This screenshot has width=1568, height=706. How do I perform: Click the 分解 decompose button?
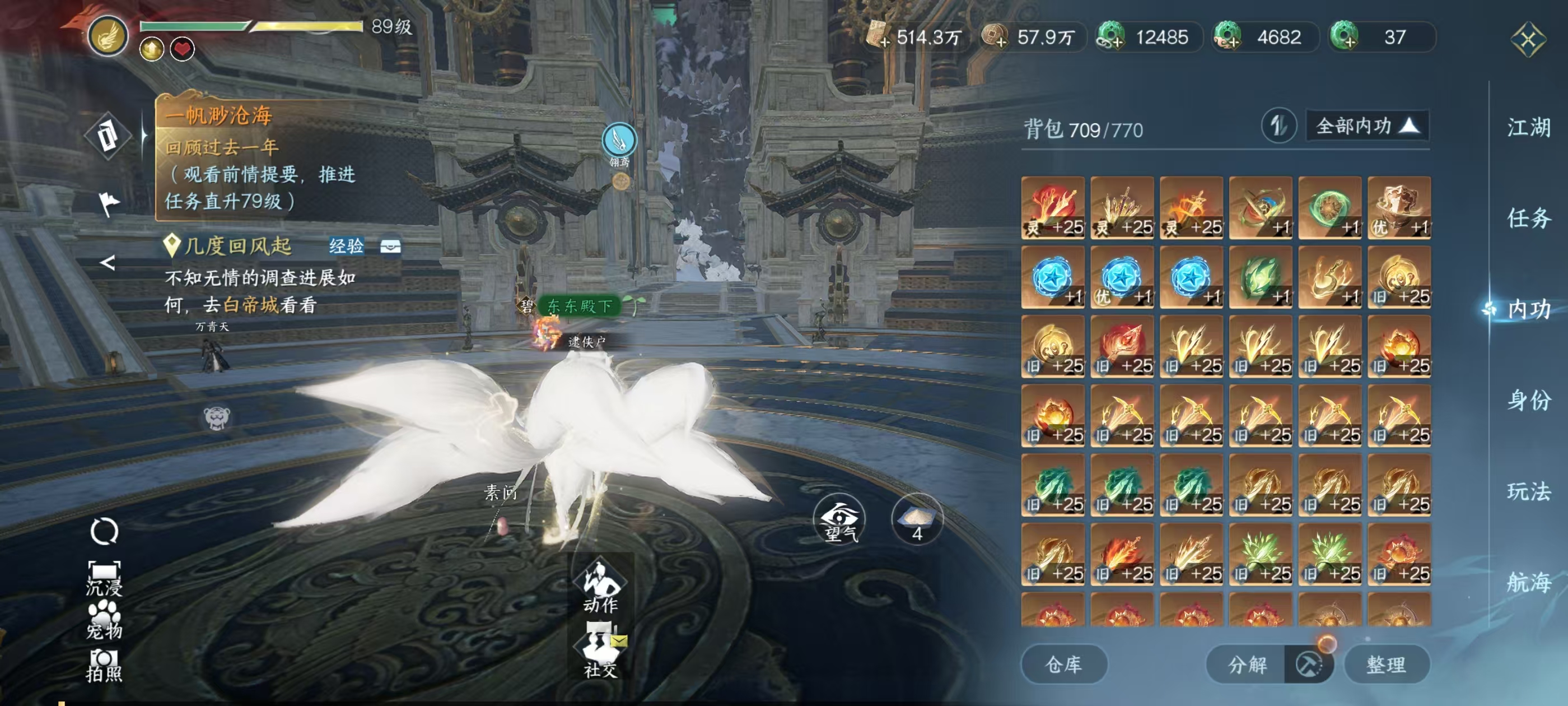point(1247,664)
